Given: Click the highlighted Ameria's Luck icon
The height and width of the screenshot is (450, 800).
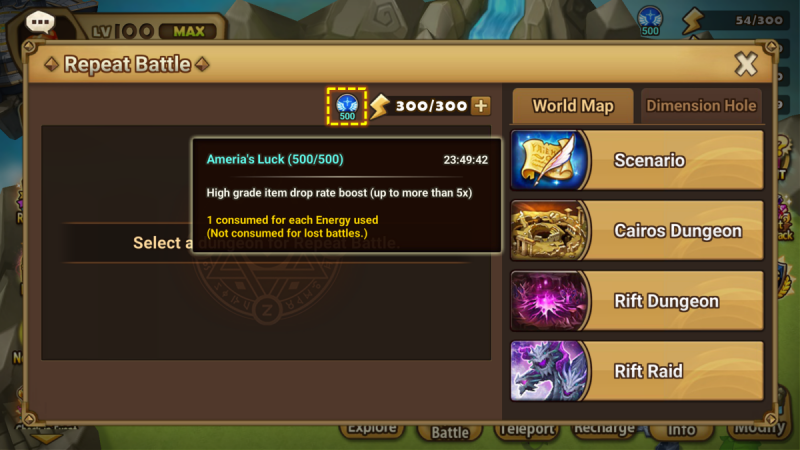Looking at the screenshot, I should [x=347, y=106].
